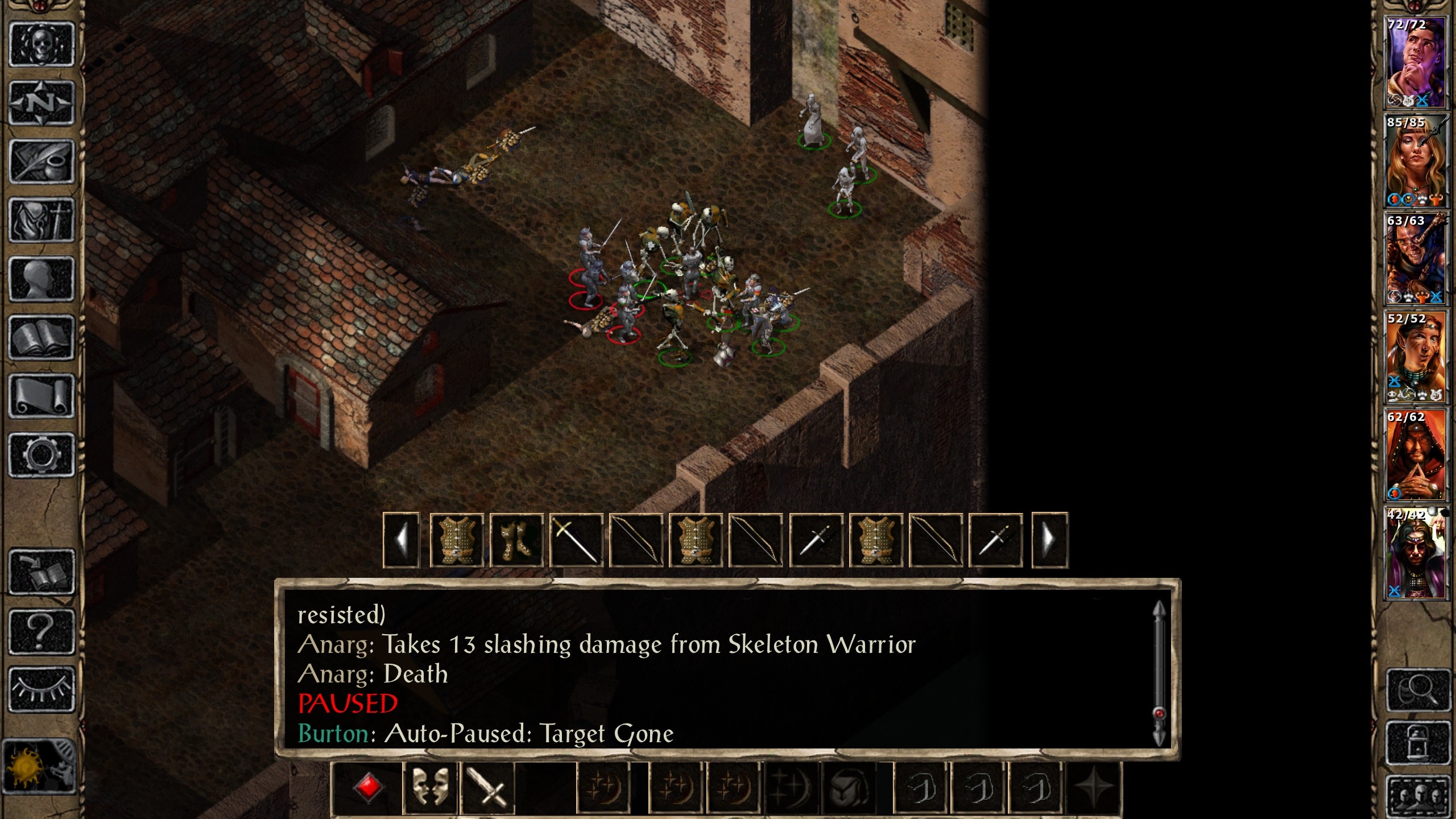The width and height of the screenshot is (1456, 819).
Task: Open the priest scroll
Action: point(42,396)
